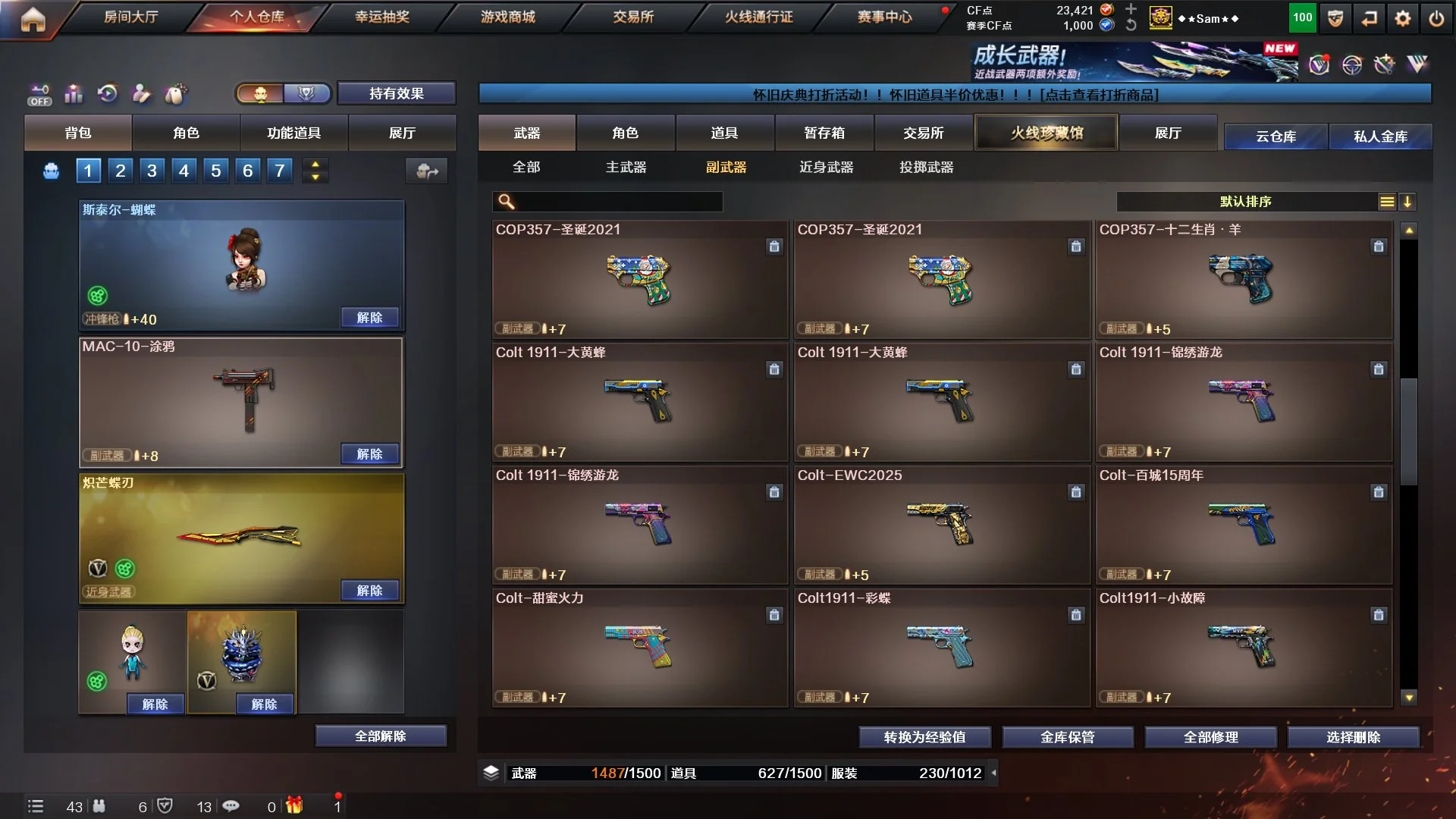Click the power exit button
Screen dimensions: 1456x819
tap(1436, 19)
